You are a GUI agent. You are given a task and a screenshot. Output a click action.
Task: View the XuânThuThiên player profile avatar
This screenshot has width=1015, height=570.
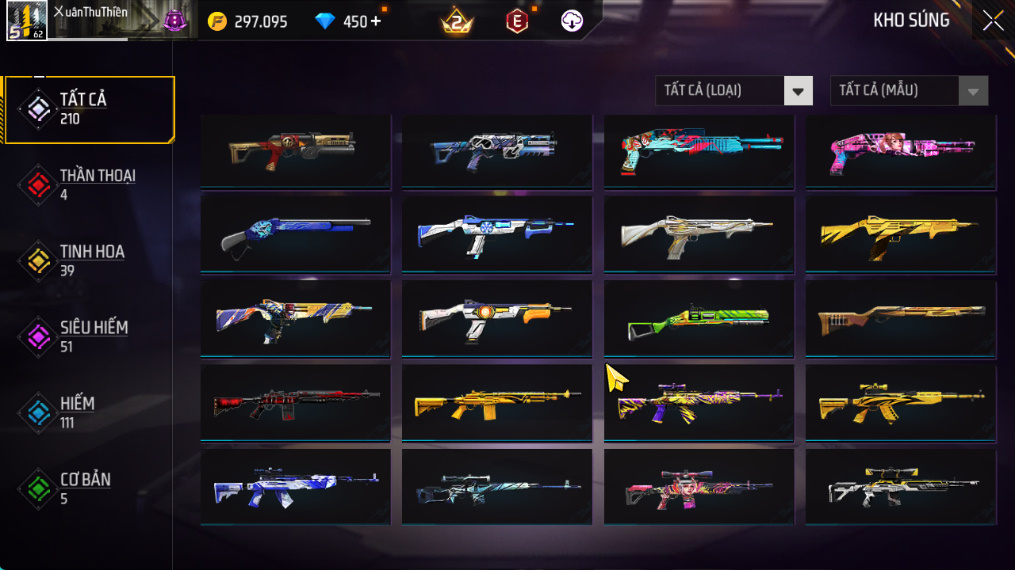27,20
